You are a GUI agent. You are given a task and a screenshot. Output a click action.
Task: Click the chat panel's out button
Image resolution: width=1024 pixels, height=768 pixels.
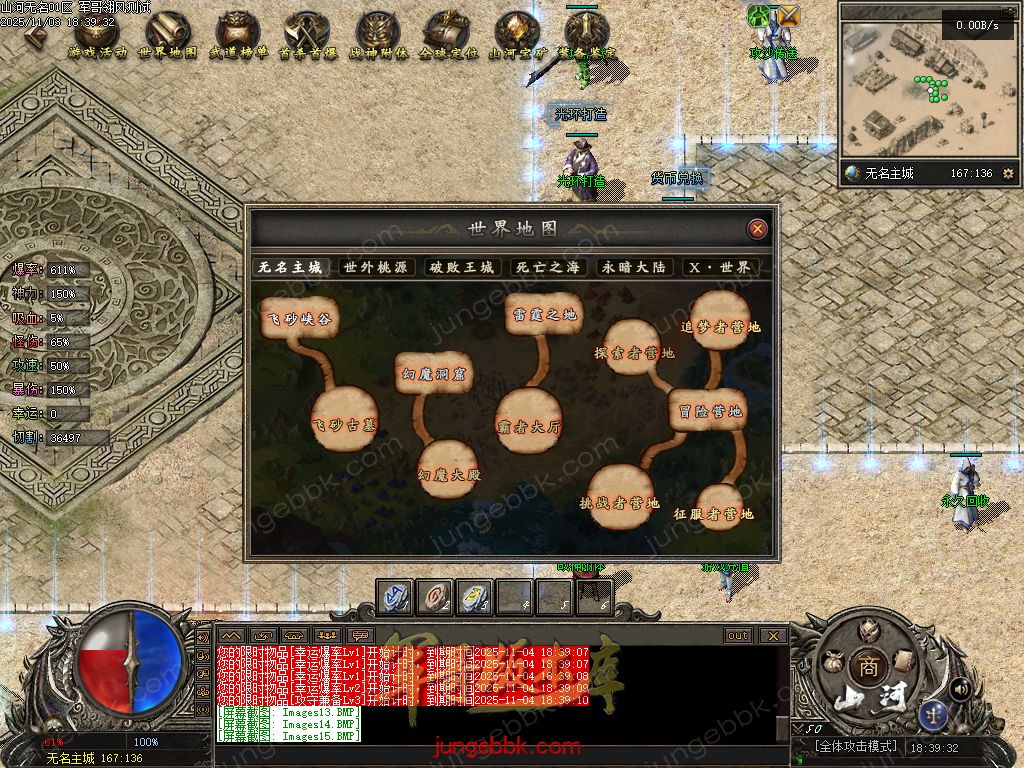738,635
